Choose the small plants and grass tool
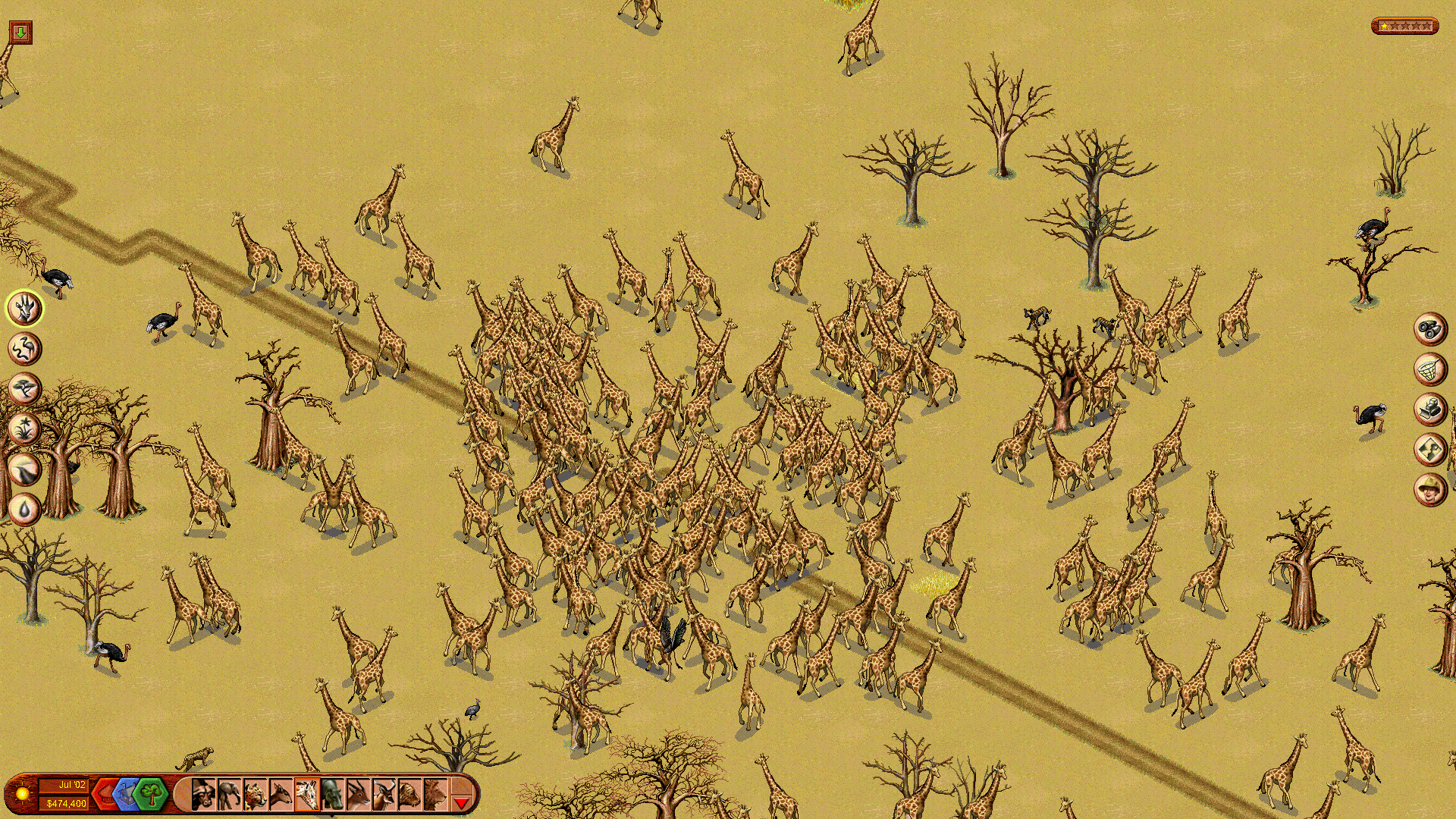Screen dimensions: 1456x819 pos(25,429)
